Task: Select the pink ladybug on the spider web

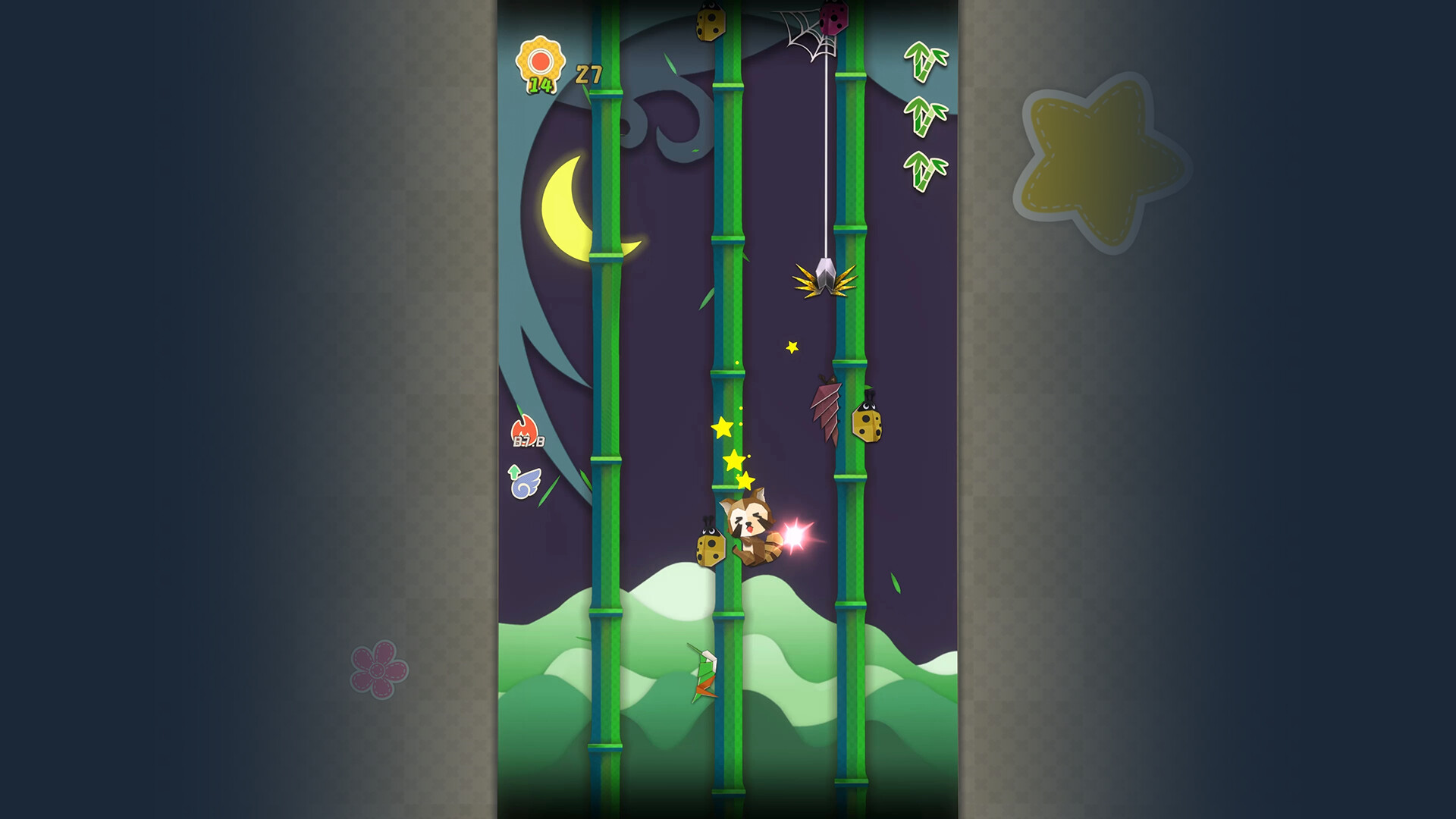Action: (835, 17)
